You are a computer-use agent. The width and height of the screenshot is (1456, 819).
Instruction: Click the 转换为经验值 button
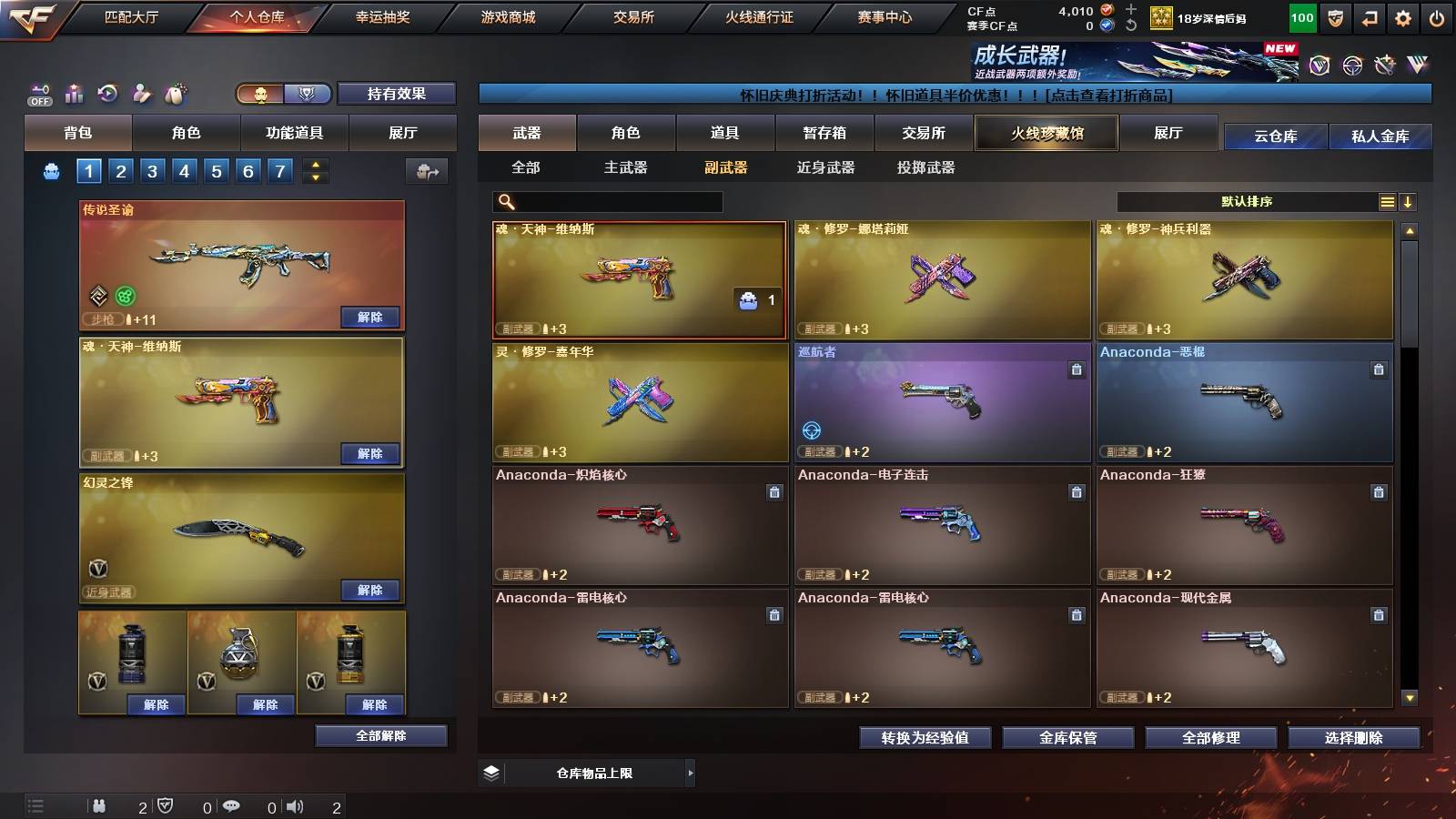[x=926, y=738]
